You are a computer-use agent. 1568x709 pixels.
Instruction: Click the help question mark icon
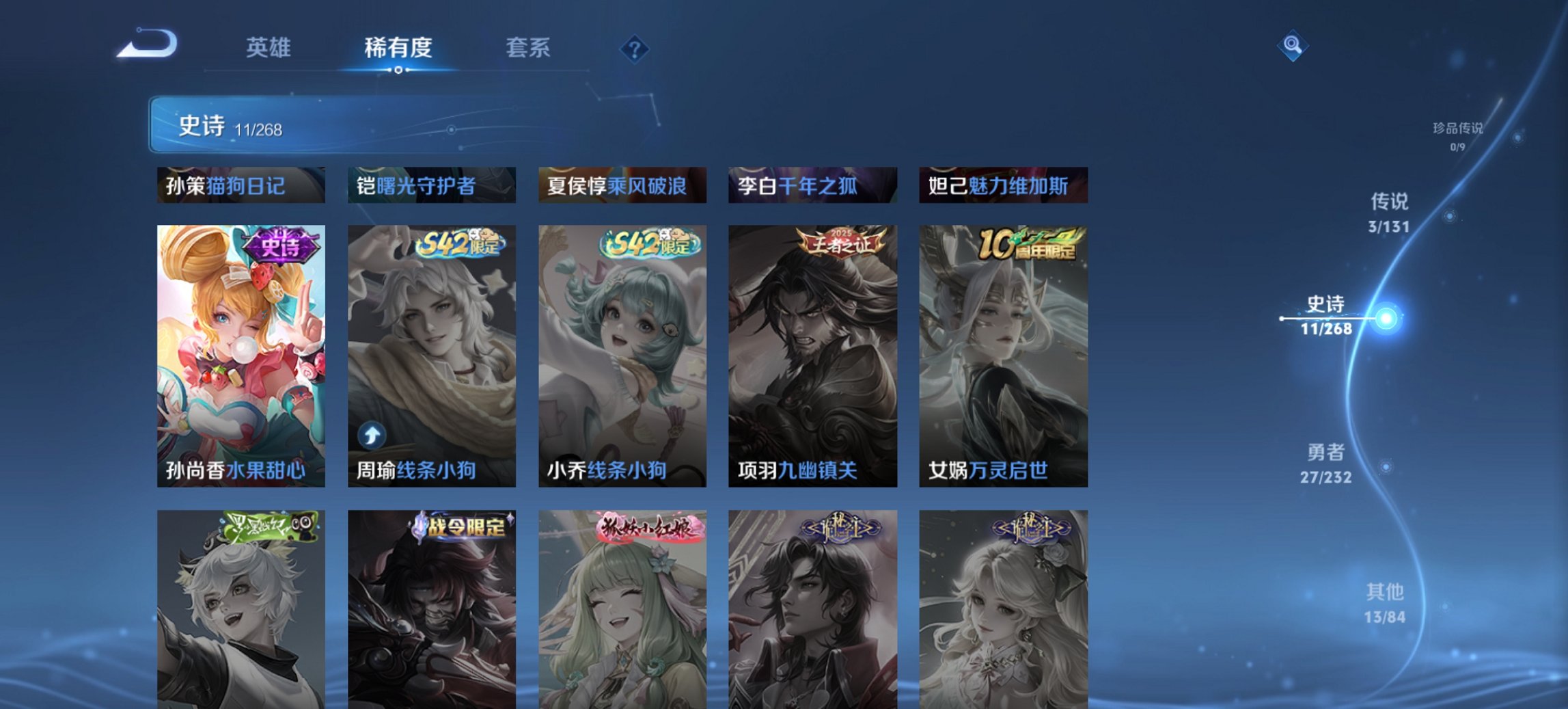tap(634, 48)
